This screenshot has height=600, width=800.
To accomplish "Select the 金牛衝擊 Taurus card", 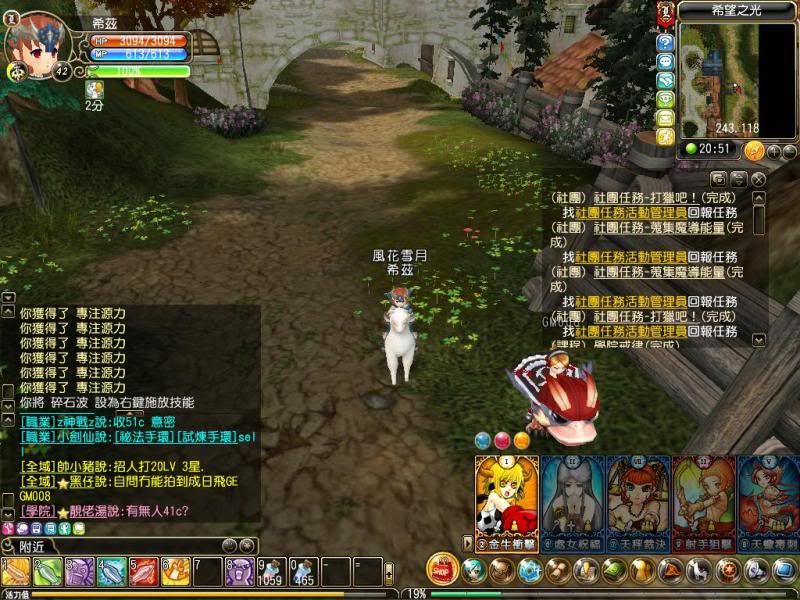I will click(x=506, y=500).
